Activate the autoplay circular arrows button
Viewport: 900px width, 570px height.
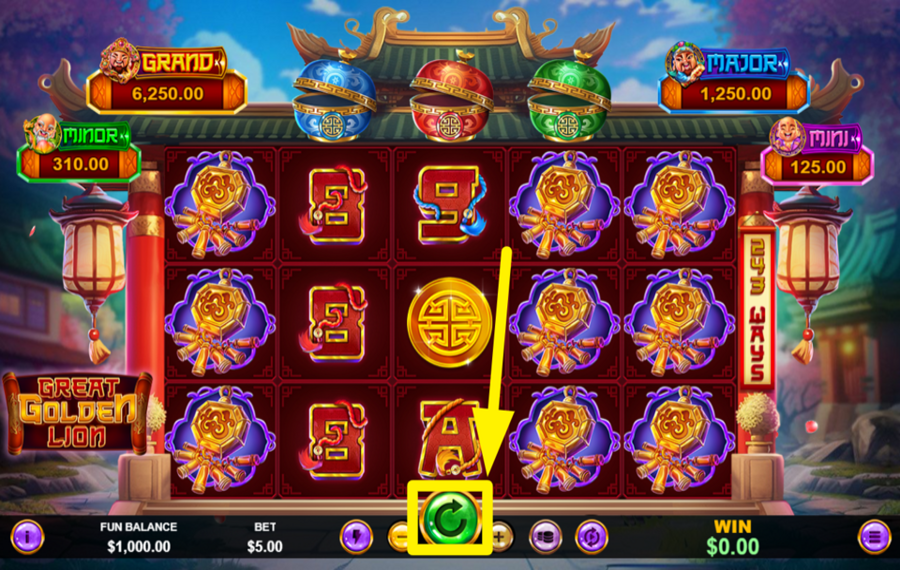pyautogui.click(x=592, y=537)
